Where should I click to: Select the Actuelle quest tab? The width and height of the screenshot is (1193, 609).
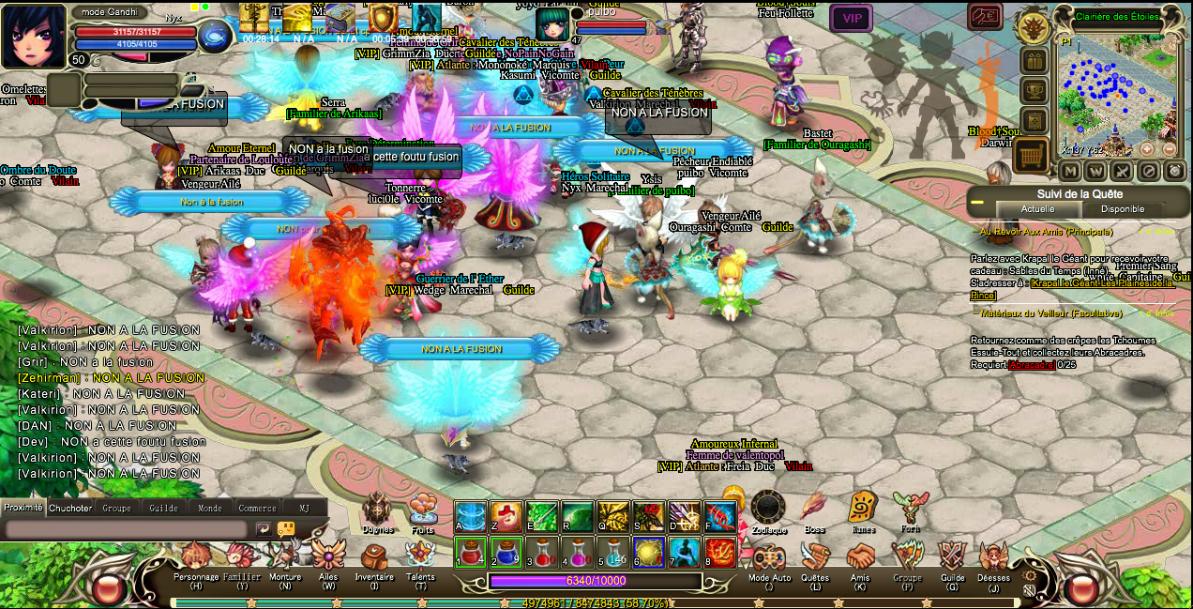(1037, 209)
